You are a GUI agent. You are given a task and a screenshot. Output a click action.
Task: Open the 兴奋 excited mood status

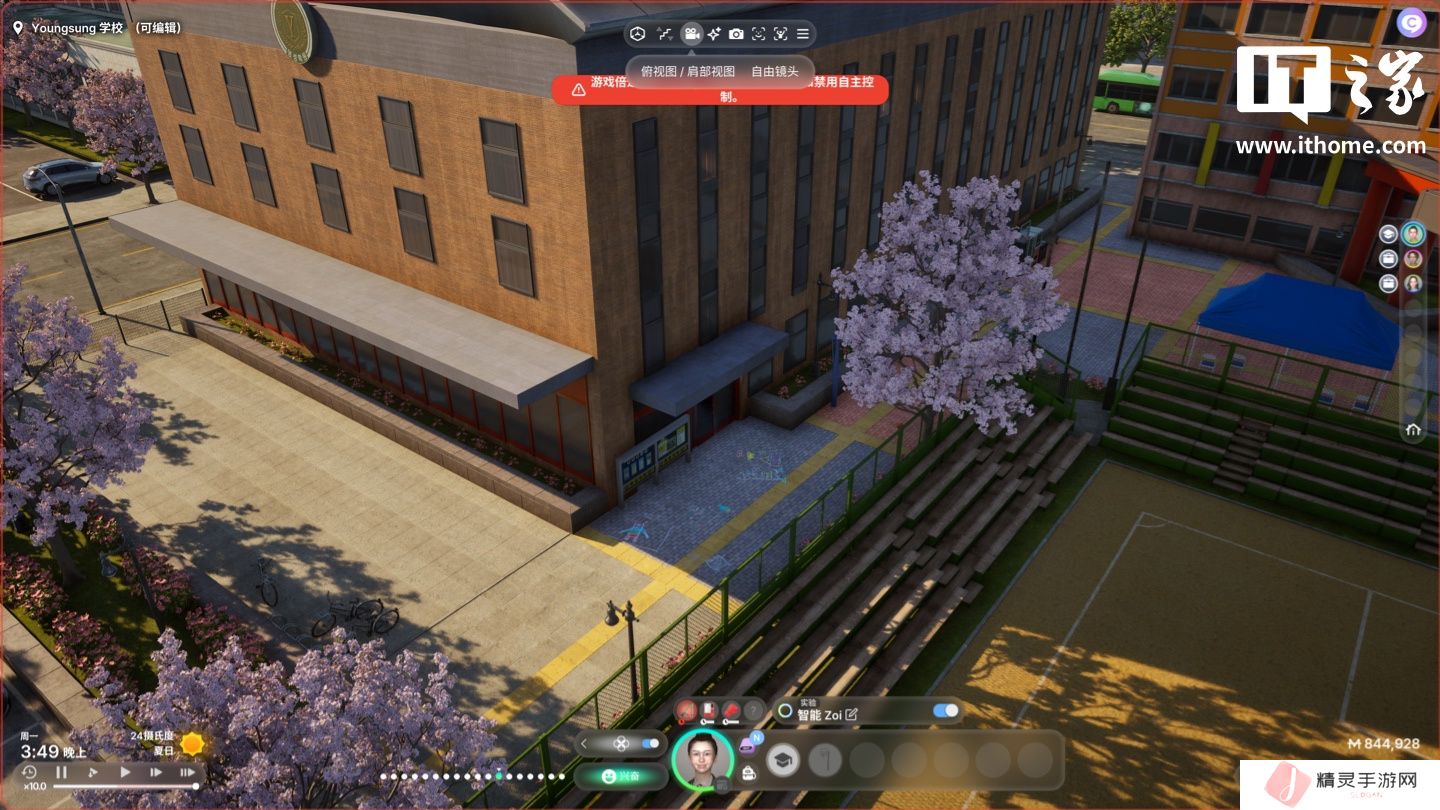point(621,776)
